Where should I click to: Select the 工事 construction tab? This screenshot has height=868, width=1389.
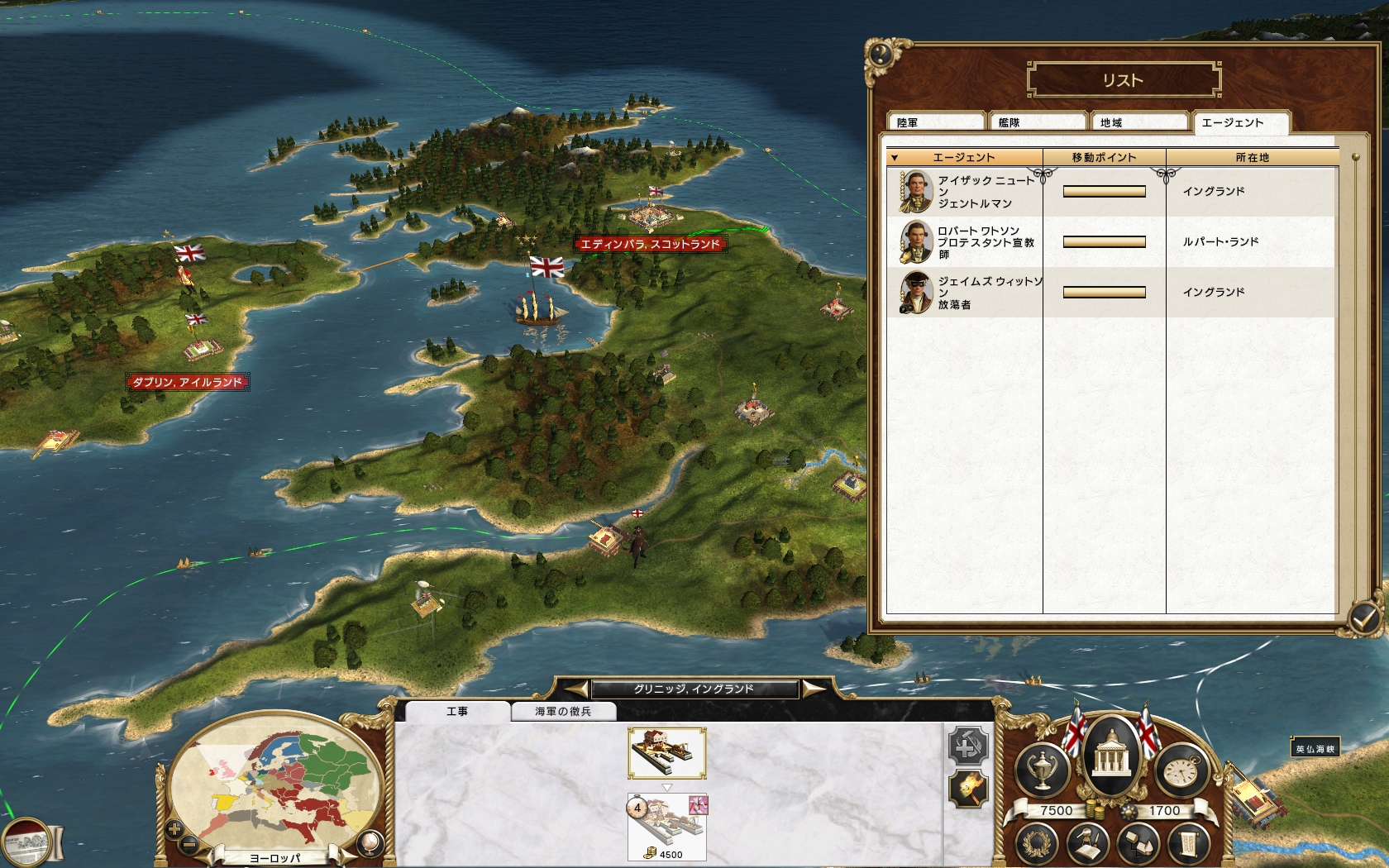coord(457,711)
